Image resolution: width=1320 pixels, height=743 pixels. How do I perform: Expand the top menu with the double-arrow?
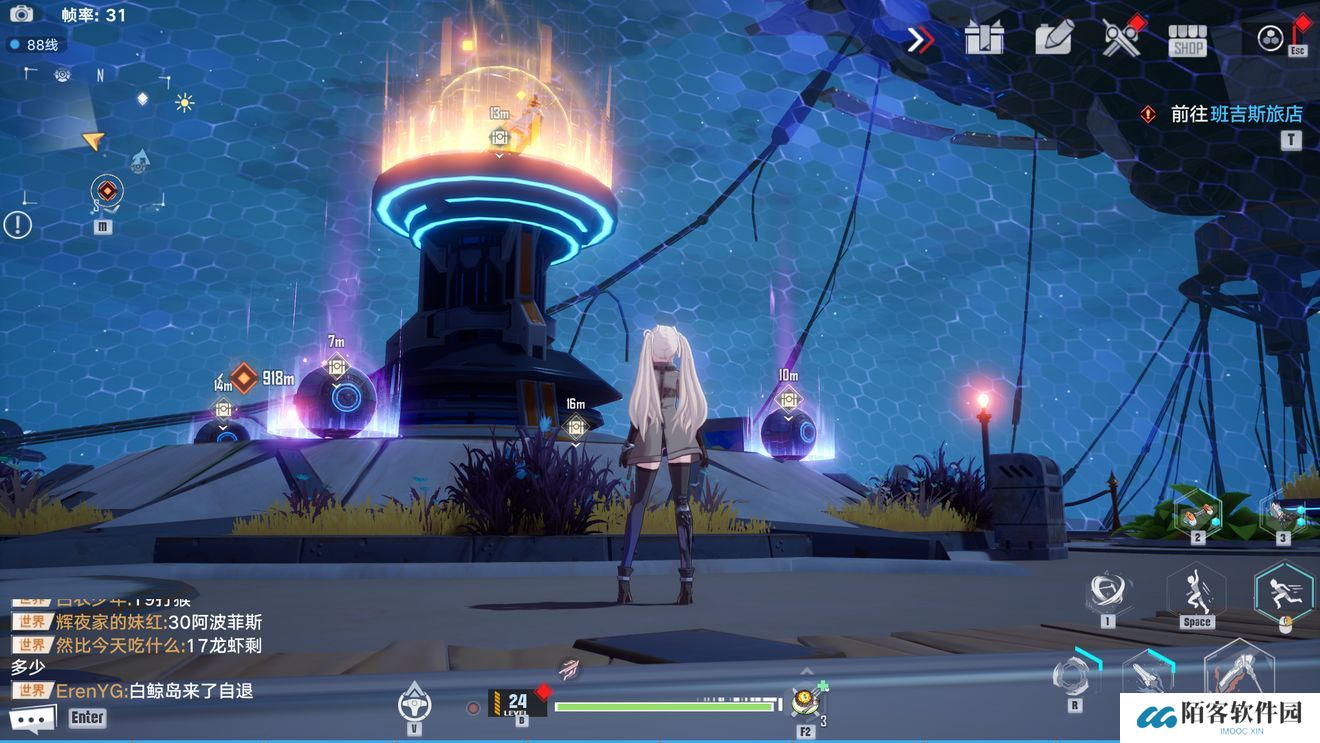click(x=920, y=39)
